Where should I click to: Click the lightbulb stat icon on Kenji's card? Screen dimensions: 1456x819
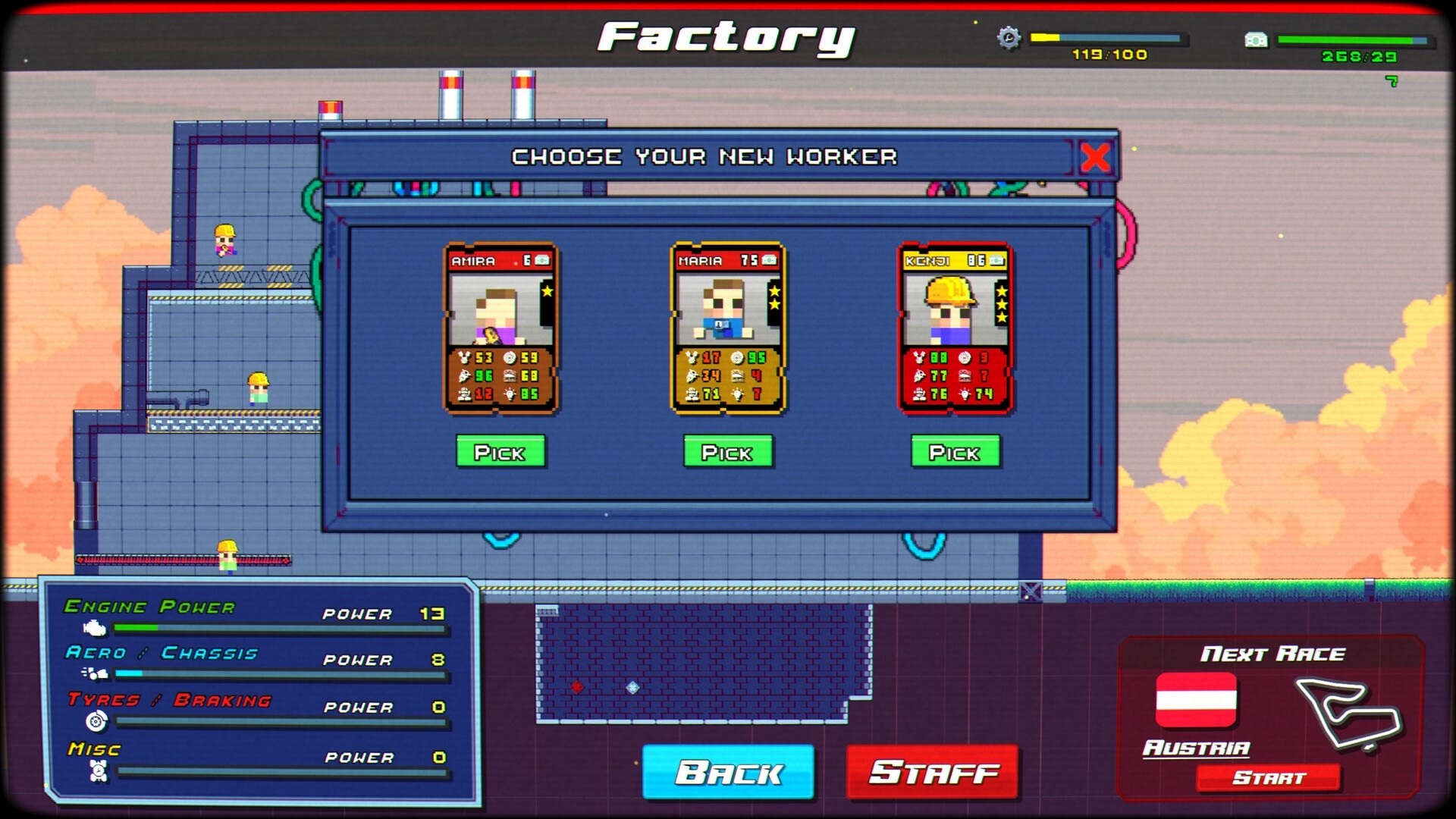click(x=965, y=394)
